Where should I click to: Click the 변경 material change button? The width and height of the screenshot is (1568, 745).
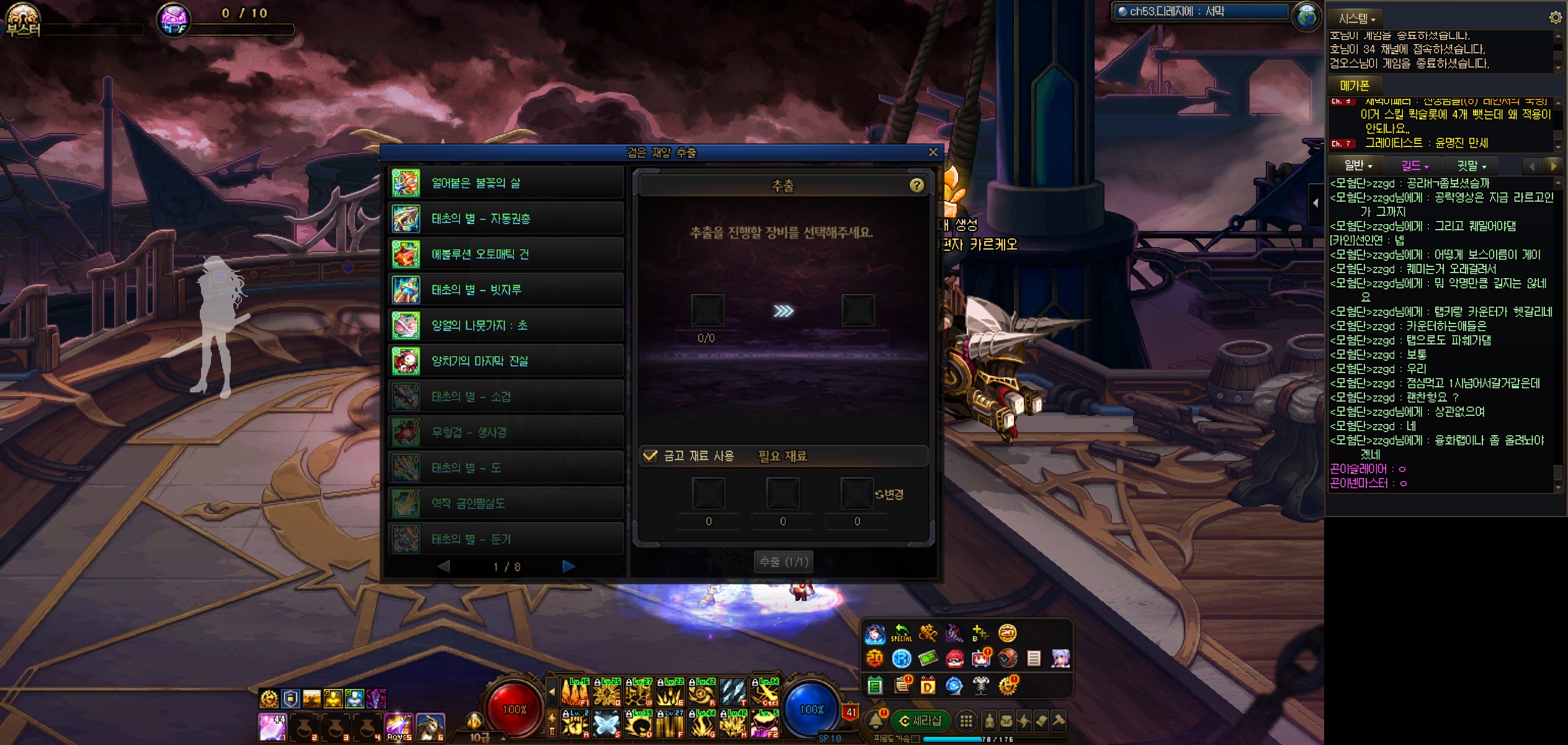[889, 494]
